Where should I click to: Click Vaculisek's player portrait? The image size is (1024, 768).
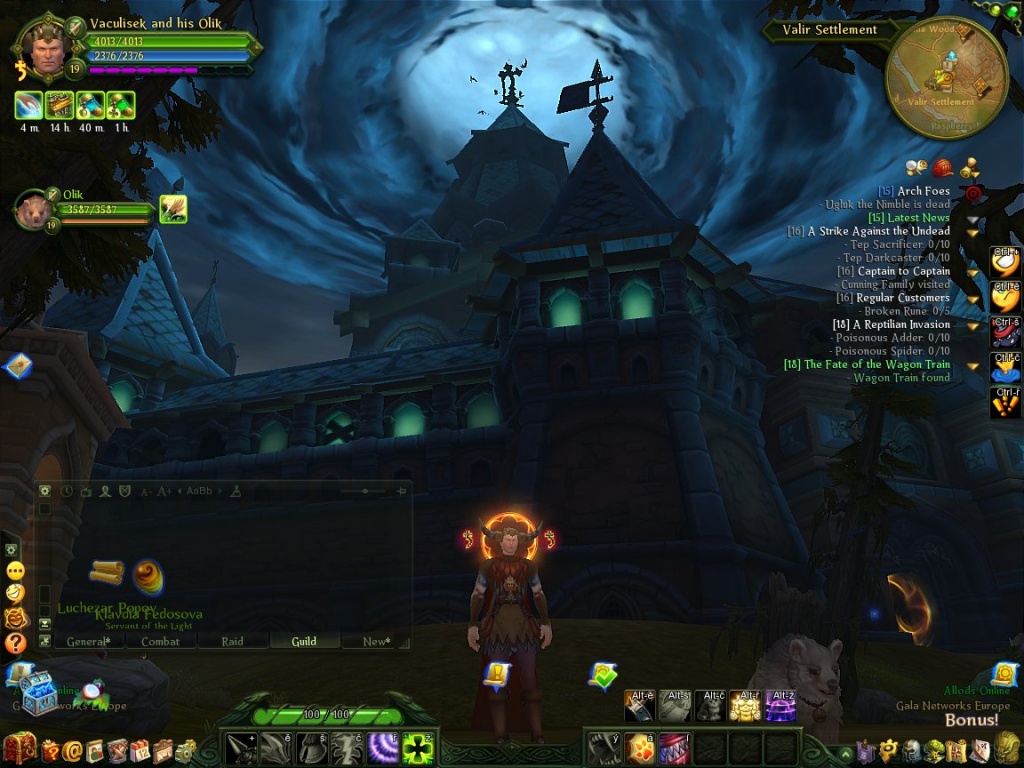pyautogui.click(x=45, y=46)
